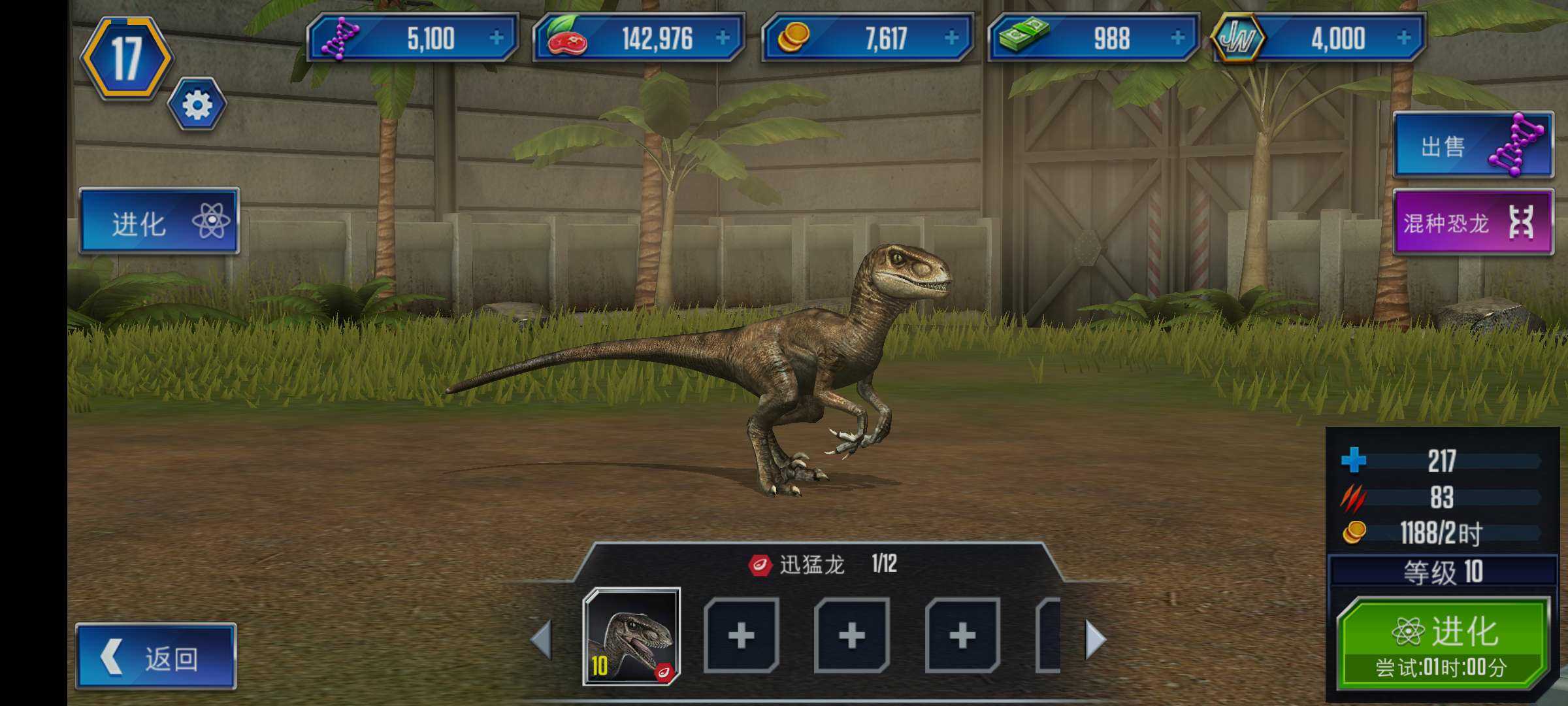1568x706 pixels.
Task: Open the player level 17 badge
Action: click(x=126, y=59)
